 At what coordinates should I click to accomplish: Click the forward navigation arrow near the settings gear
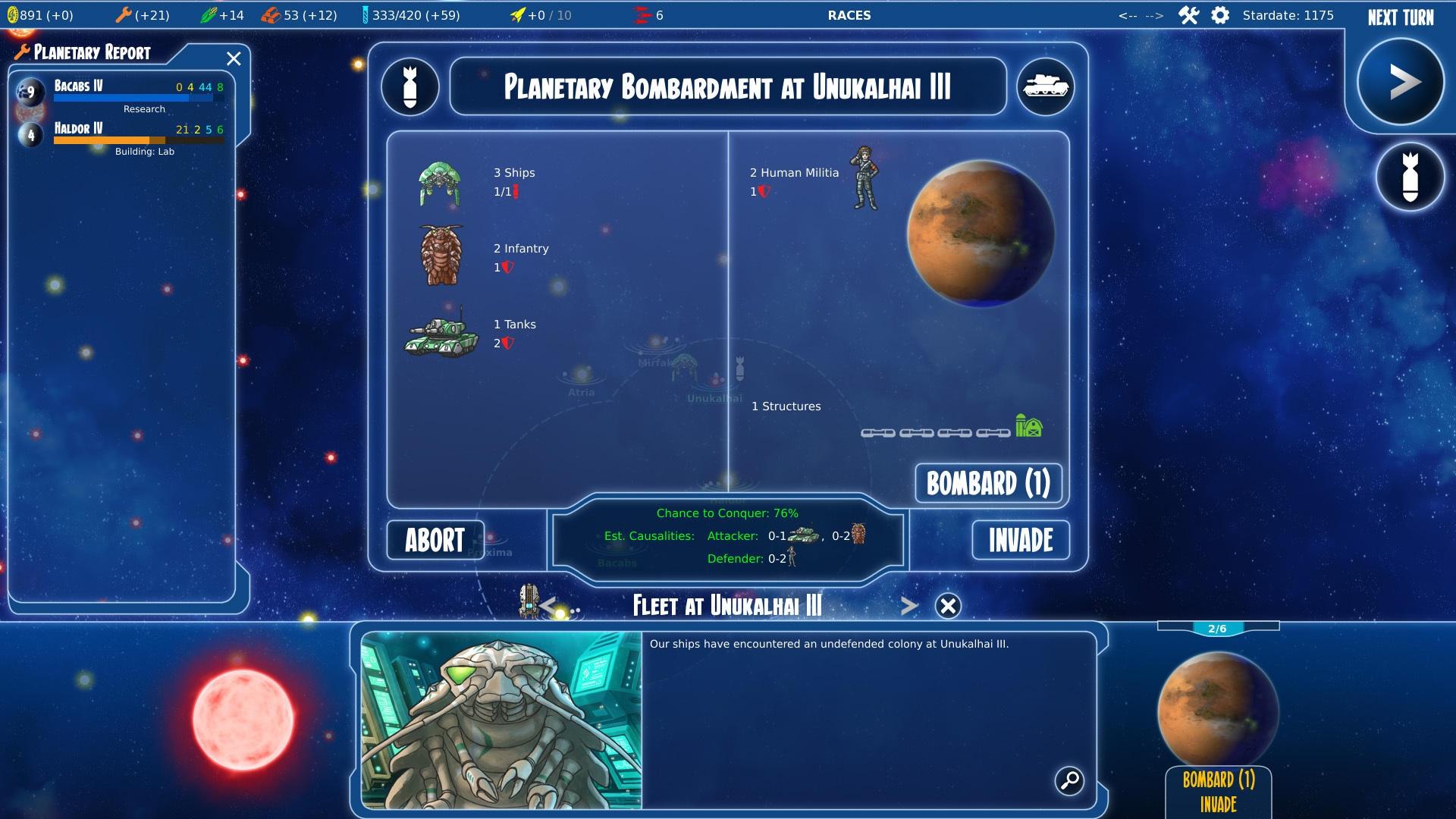point(1154,13)
